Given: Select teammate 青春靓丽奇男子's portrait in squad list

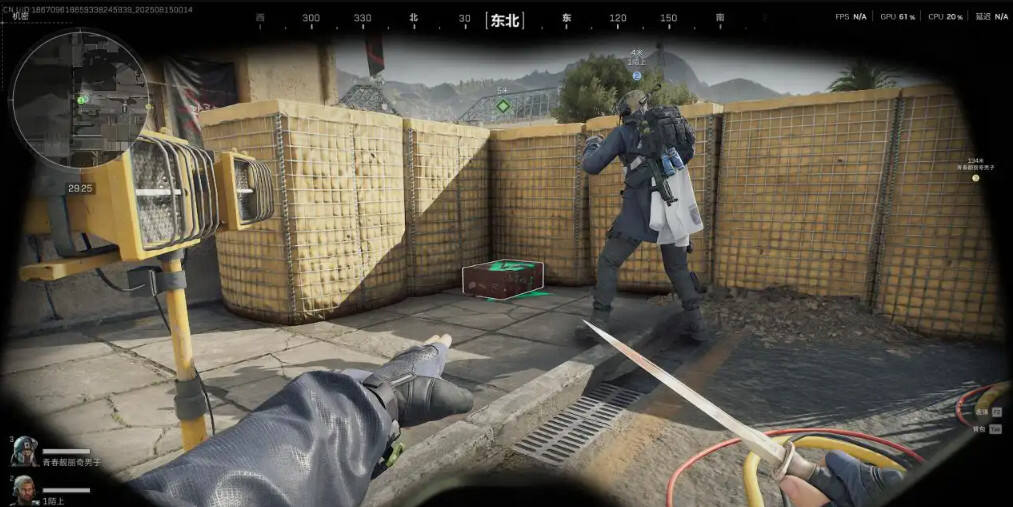Looking at the screenshot, I should click(25, 451).
